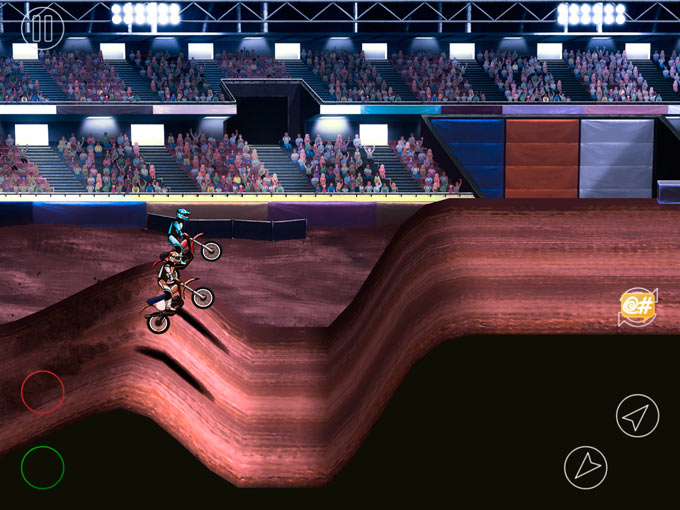Pause the race with the pause button

(41, 27)
